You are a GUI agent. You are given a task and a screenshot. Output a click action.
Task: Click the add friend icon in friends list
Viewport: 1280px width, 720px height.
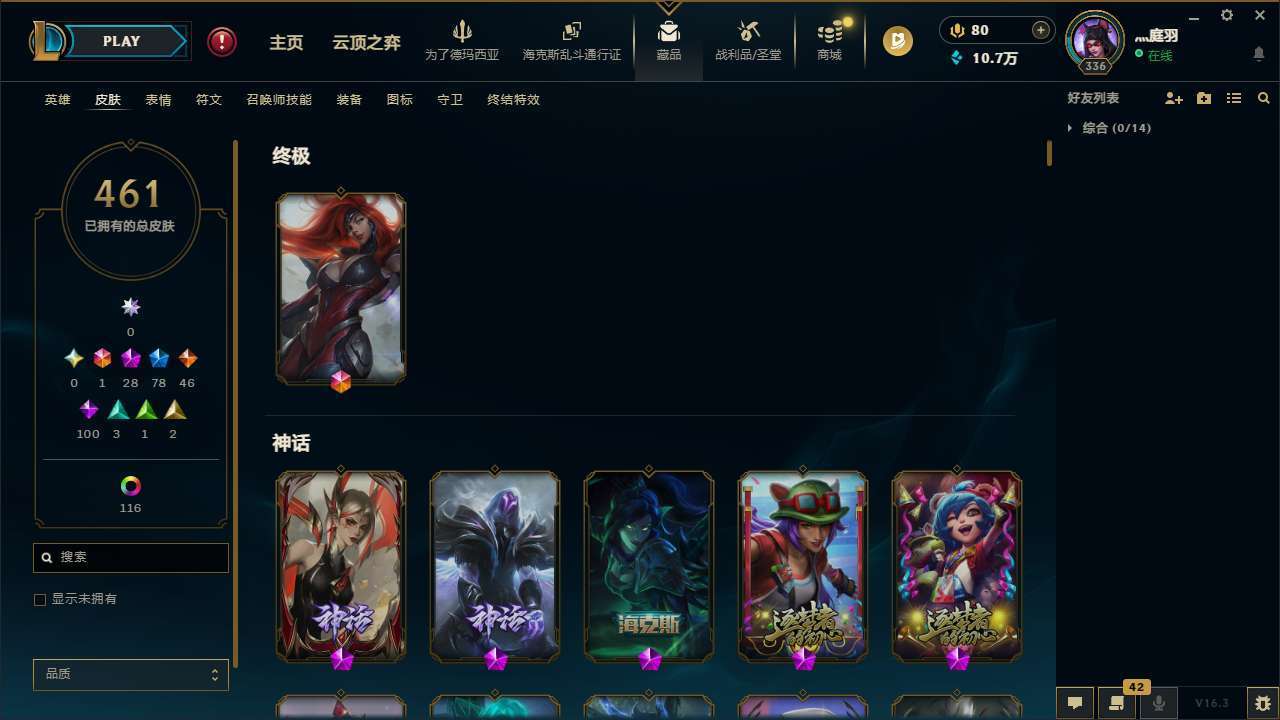tap(1174, 98)
